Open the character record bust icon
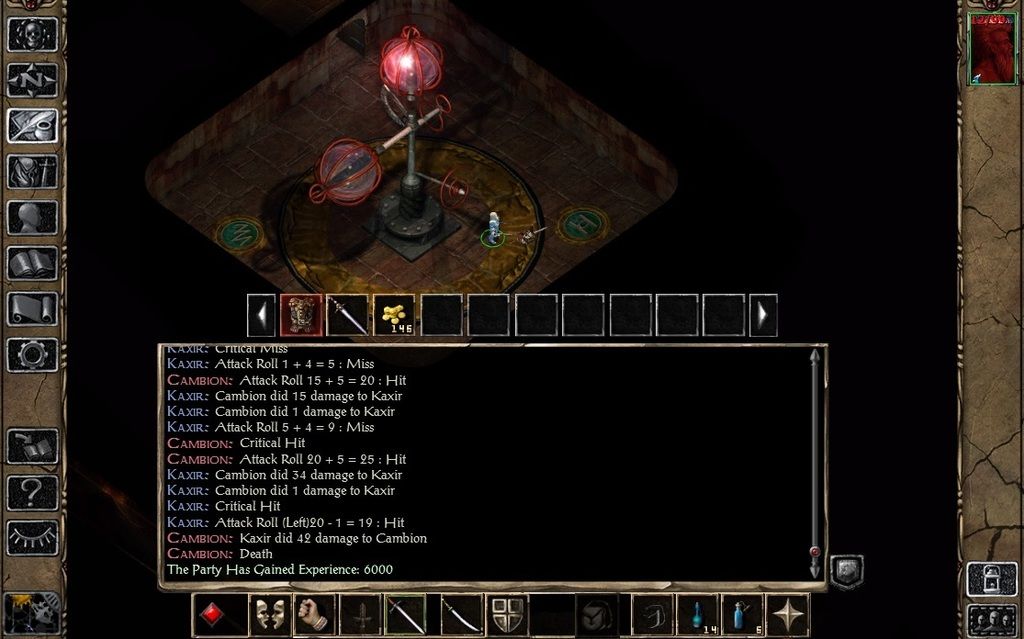Viewport: 1024px width, 639px height. (x=32, y=218)
